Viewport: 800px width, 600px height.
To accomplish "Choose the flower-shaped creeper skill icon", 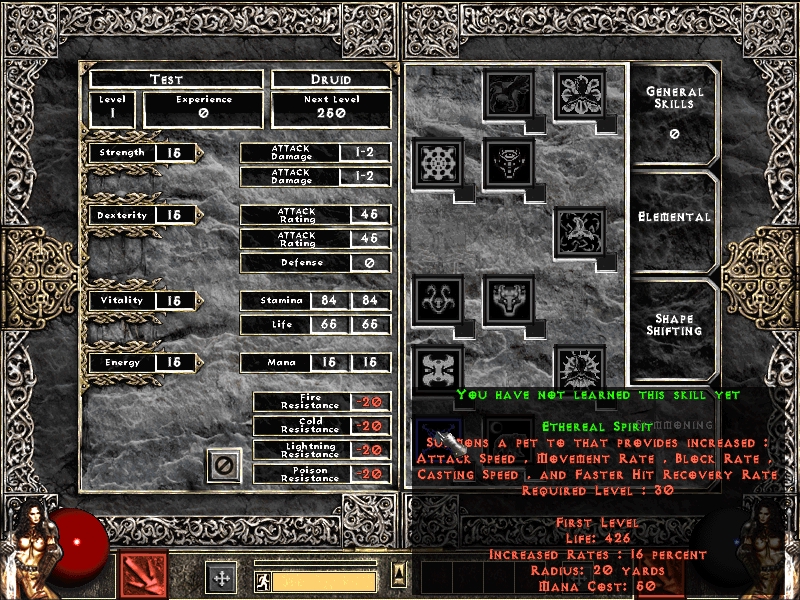I will 580,94.
